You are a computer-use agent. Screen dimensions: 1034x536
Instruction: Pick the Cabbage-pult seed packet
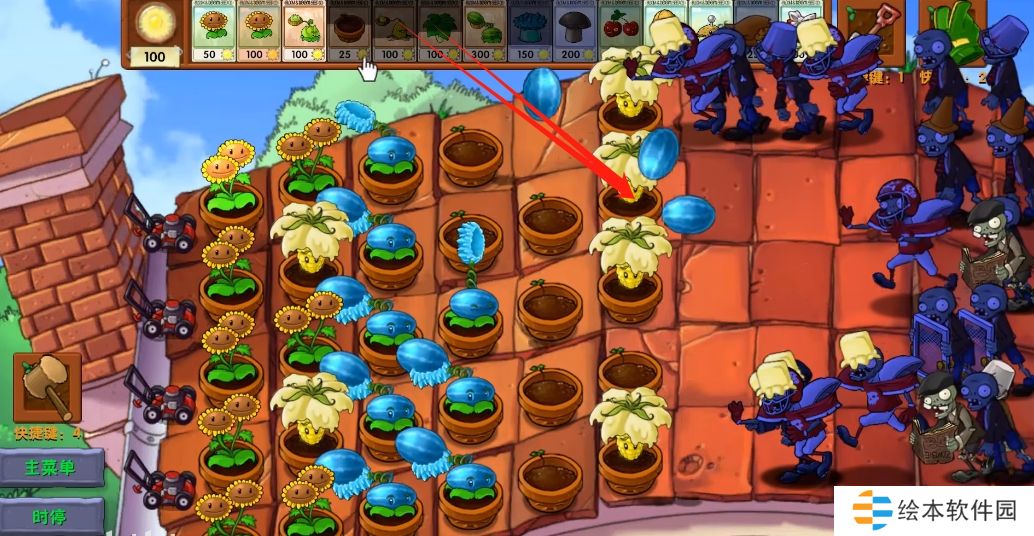(304, 31)
